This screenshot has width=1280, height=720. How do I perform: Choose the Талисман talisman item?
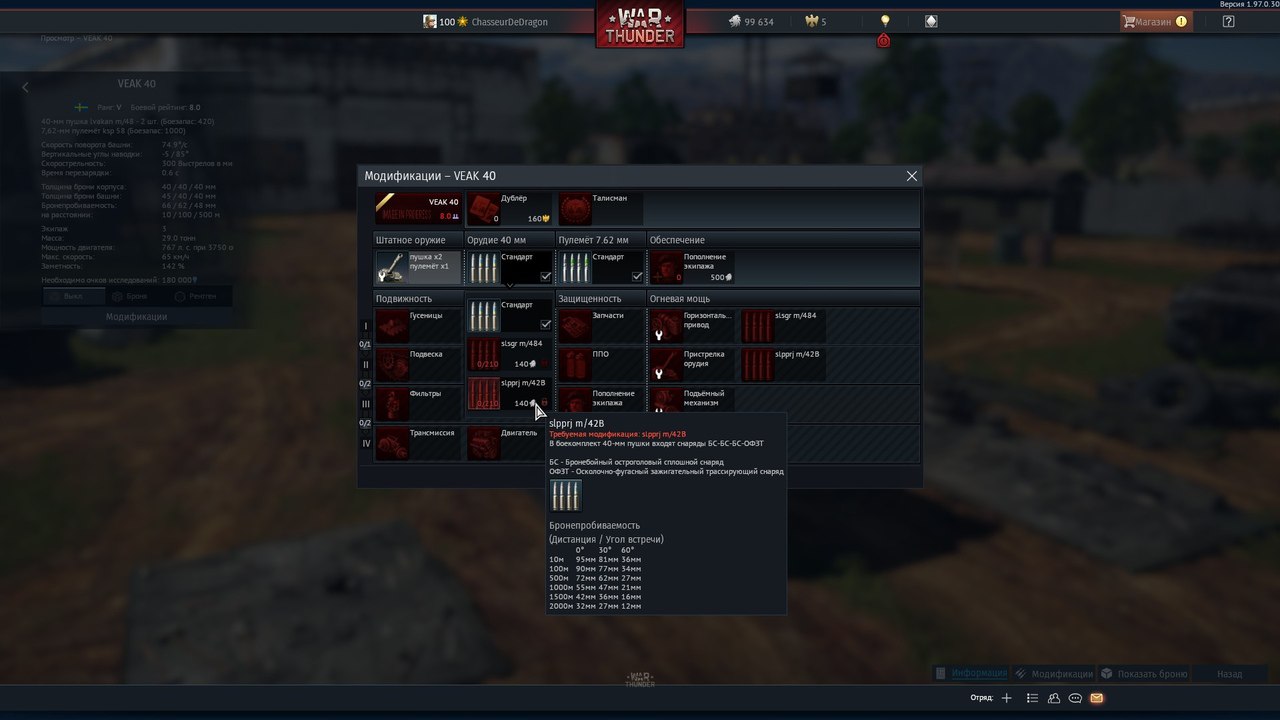[600, 209]
